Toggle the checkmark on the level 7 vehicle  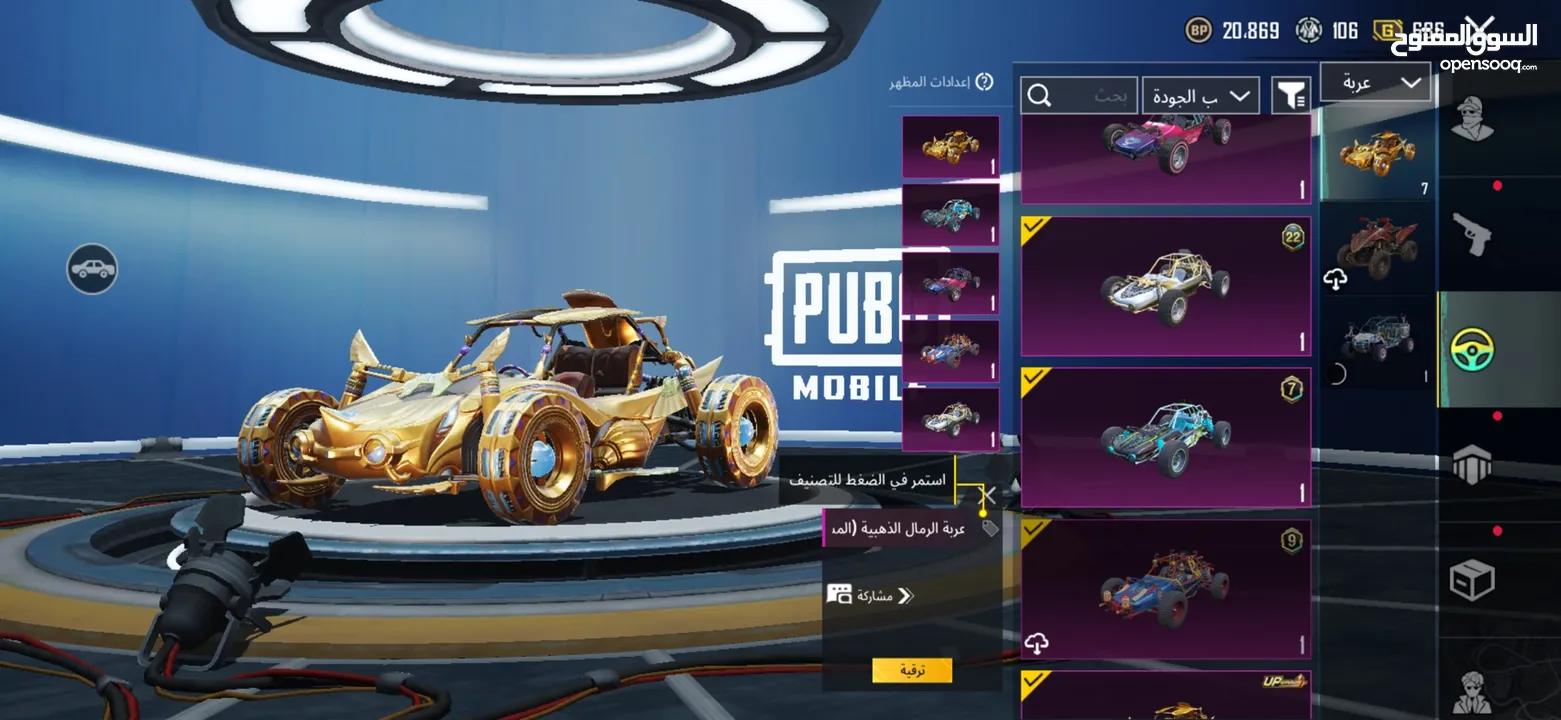click(1031, 375)
